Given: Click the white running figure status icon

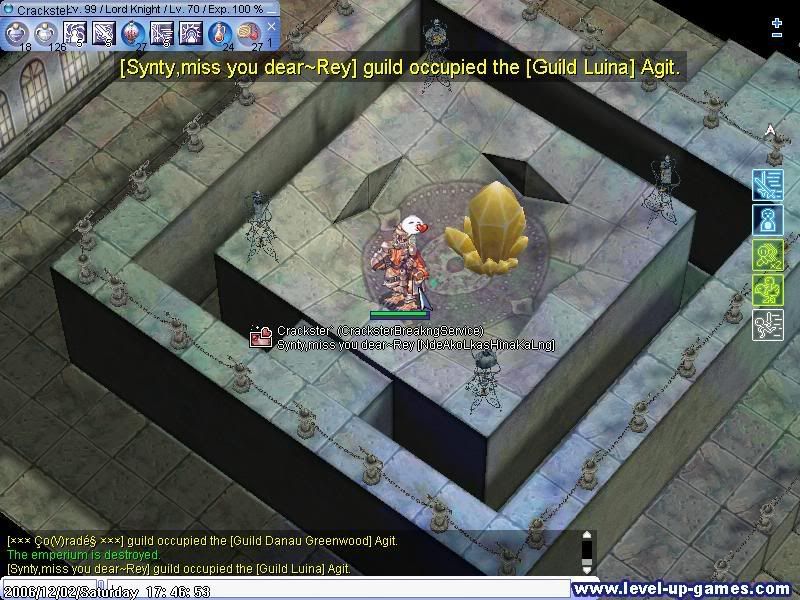Looking at the screenshot, I should [766, 324].
